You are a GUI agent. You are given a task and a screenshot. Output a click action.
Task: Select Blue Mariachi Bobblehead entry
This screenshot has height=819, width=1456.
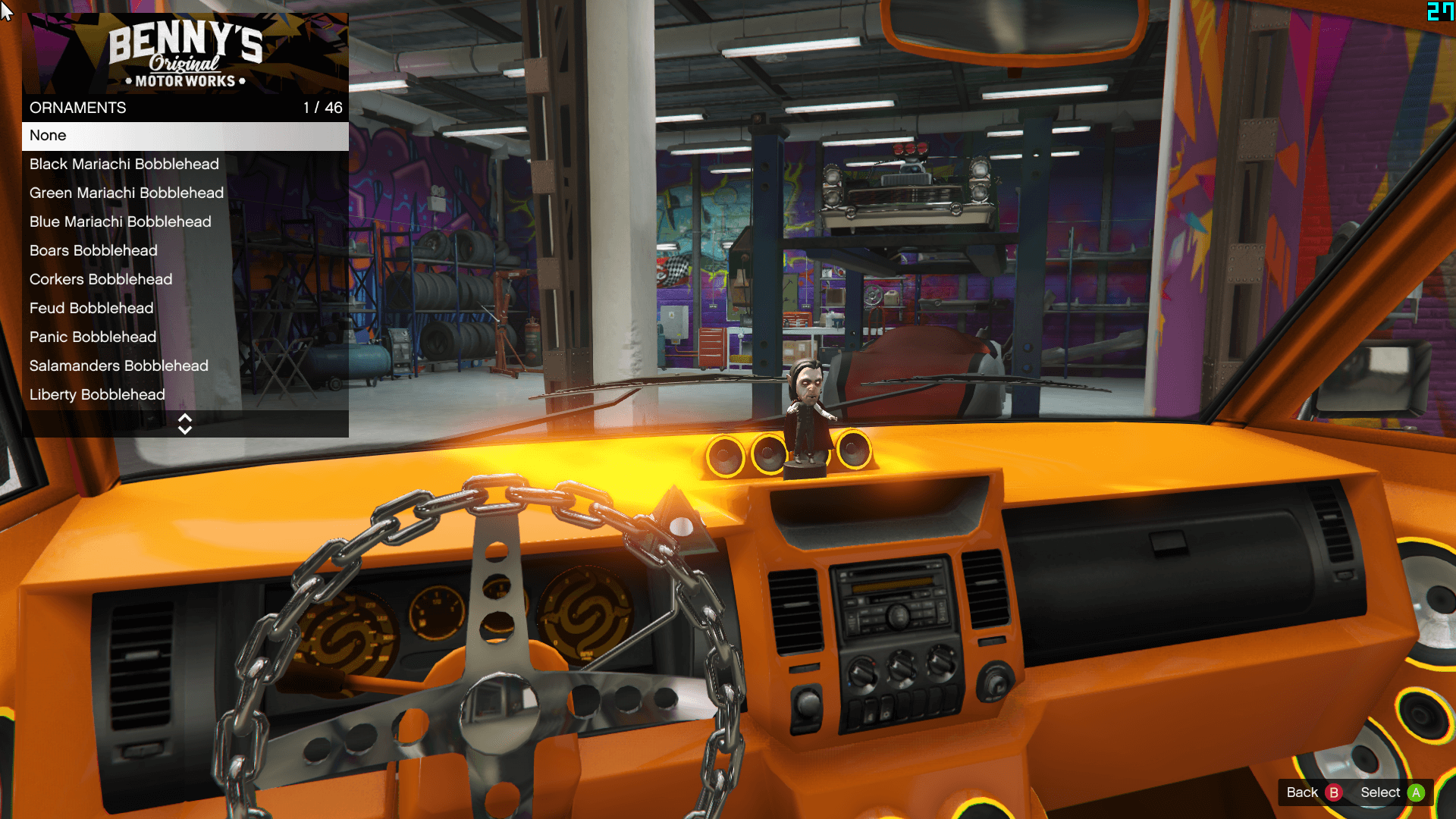185,222
